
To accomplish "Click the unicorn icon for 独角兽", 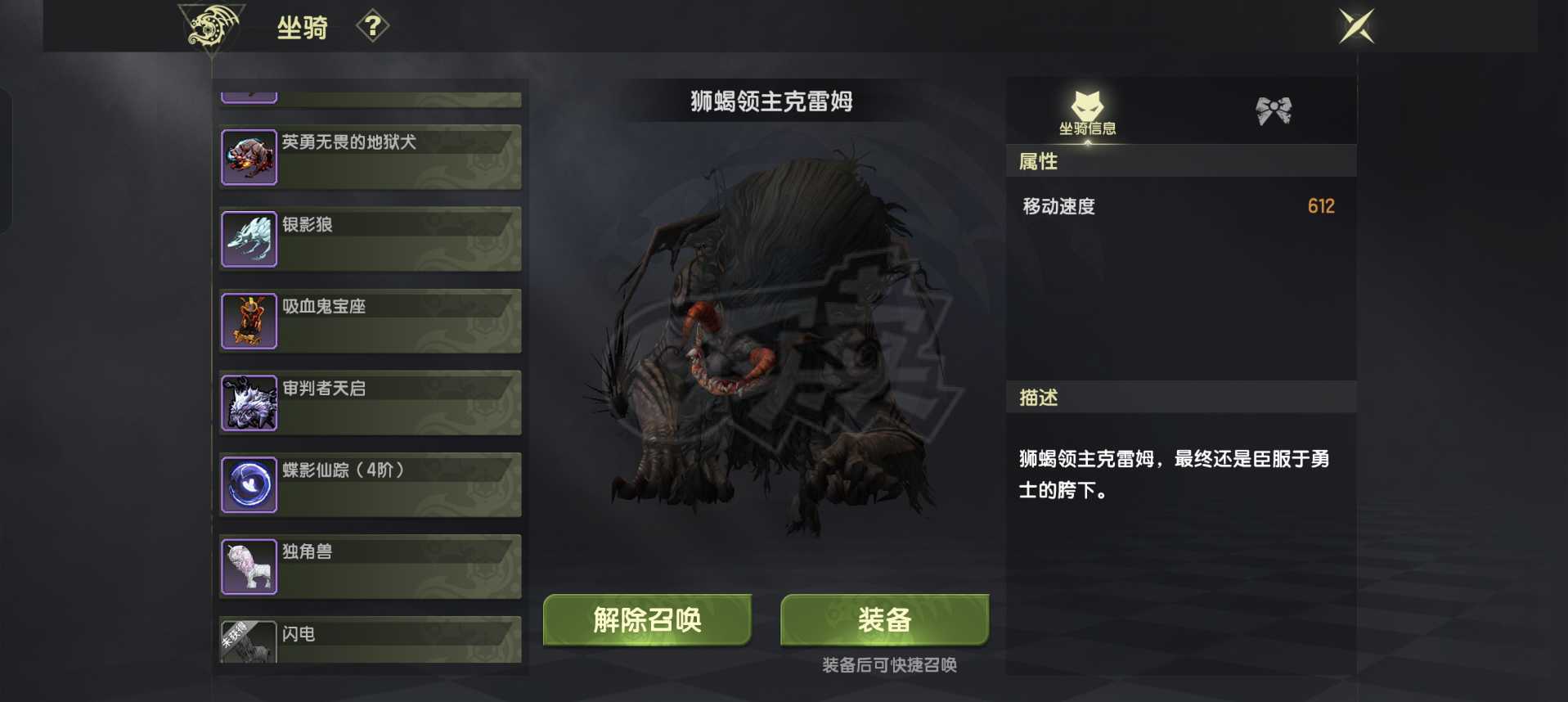I will 249,565.
